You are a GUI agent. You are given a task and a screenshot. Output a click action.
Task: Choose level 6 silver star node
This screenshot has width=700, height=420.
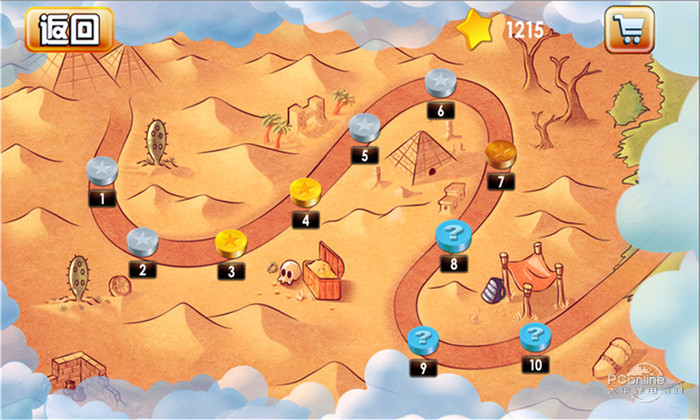[x=441, y=83]
